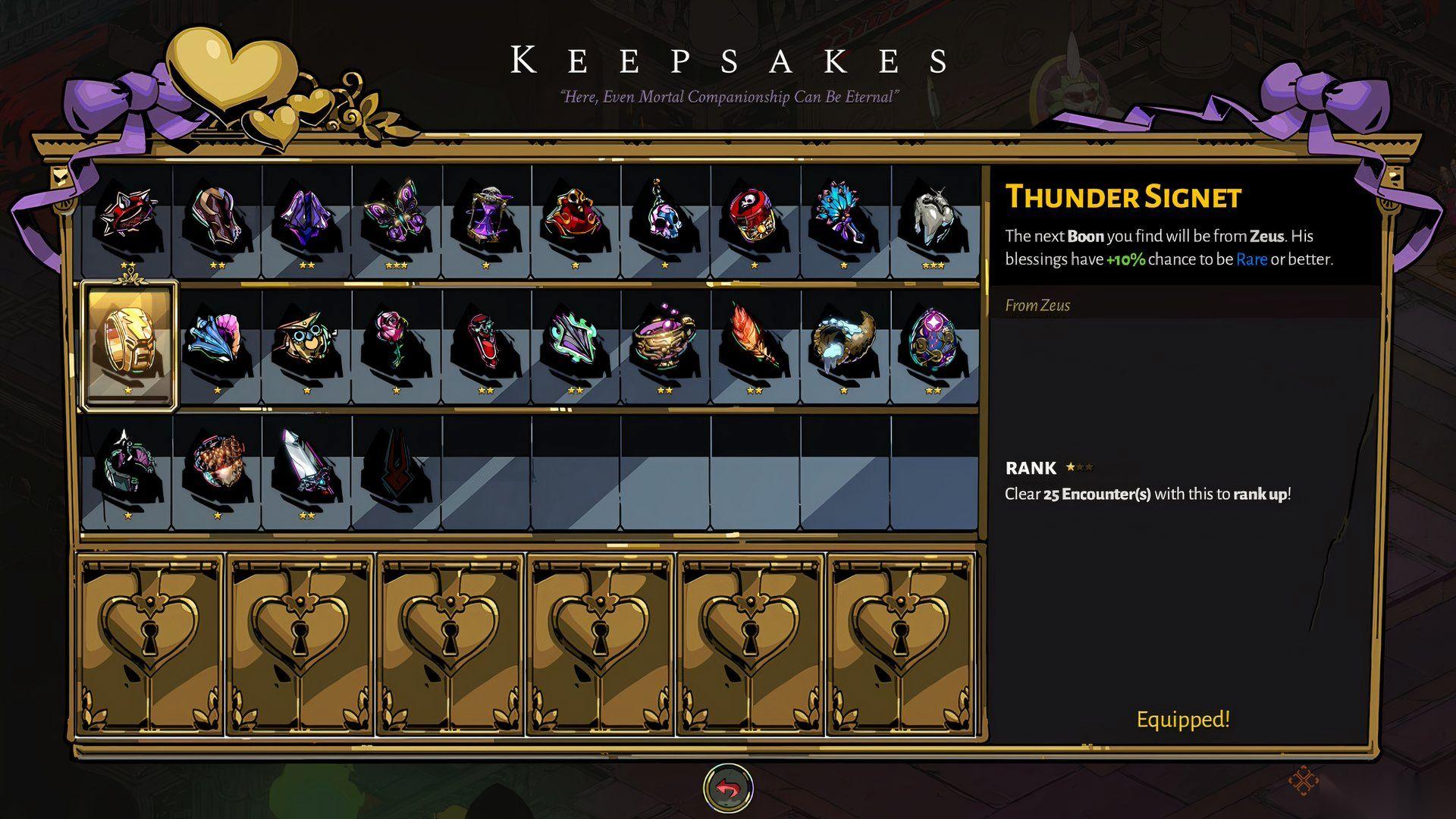Select the hourglass keepsake
The width and height of the screenshot is (1456, 819).
[x=485, y=216]
